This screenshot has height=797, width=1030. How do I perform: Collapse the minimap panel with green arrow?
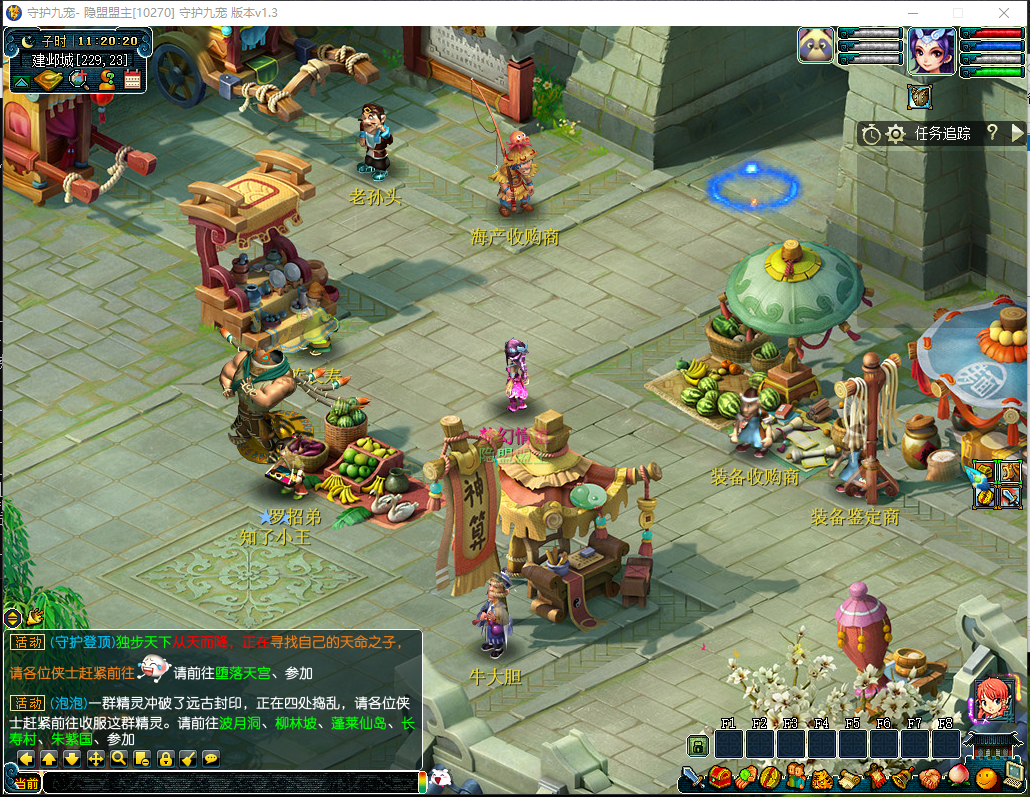[21, 81]
